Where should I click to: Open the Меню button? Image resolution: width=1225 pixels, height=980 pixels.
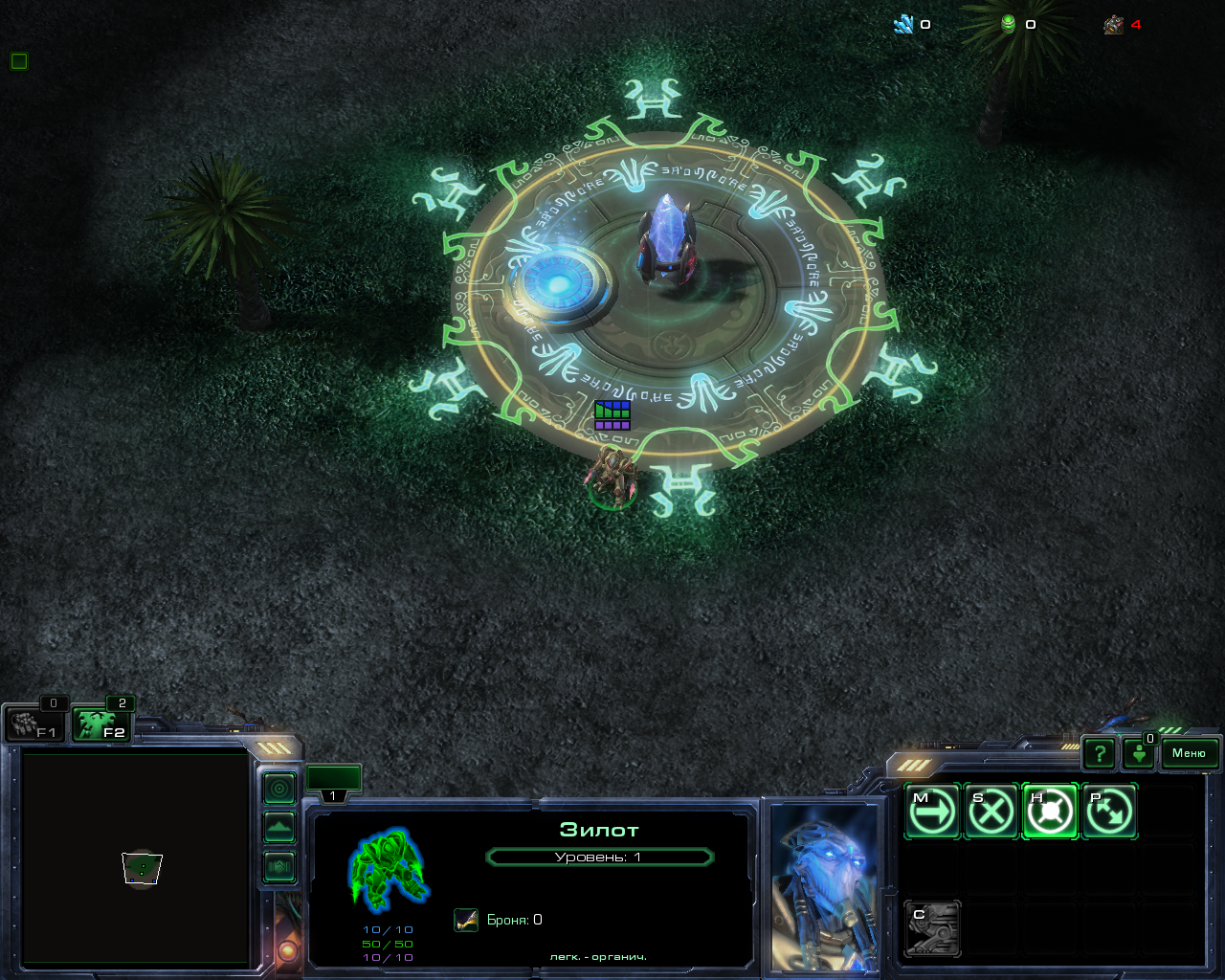1189,753
